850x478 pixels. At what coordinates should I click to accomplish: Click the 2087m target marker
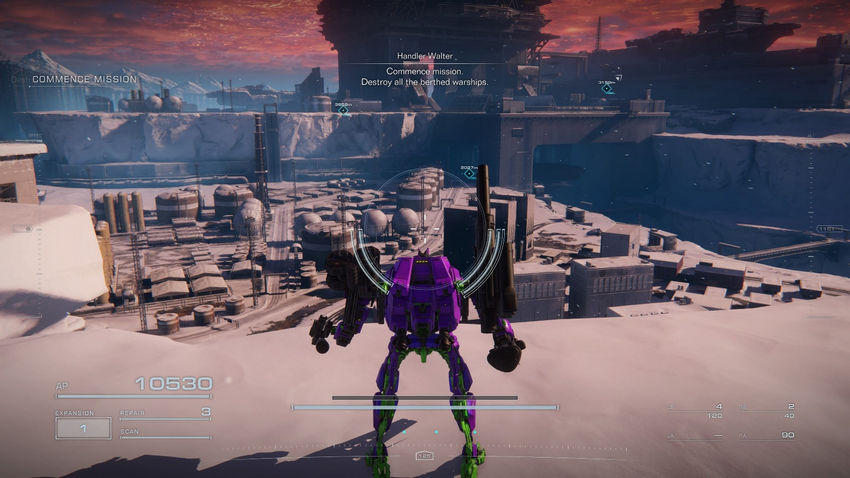[469, 174]
